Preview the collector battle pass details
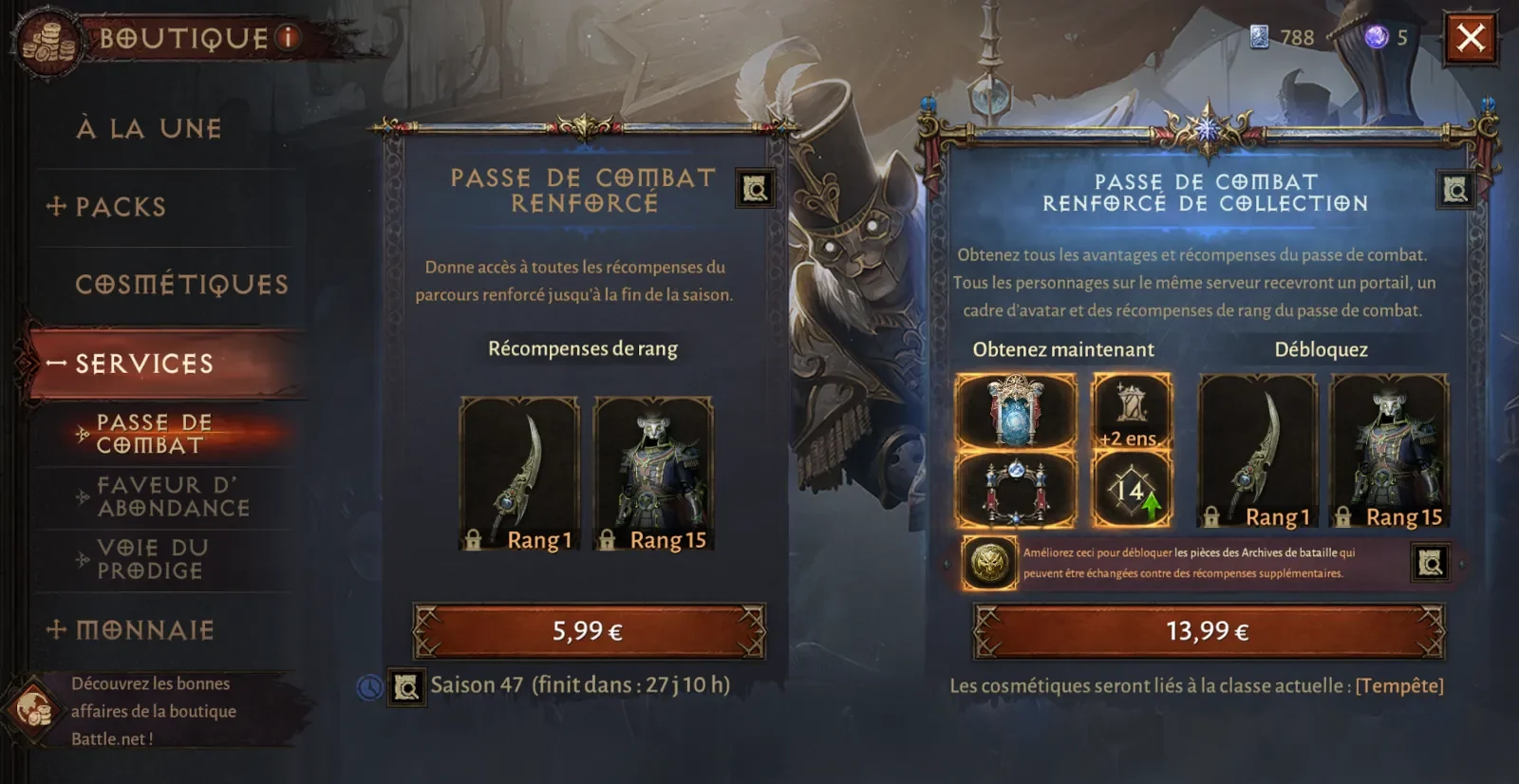 (x=1455, y=191)
